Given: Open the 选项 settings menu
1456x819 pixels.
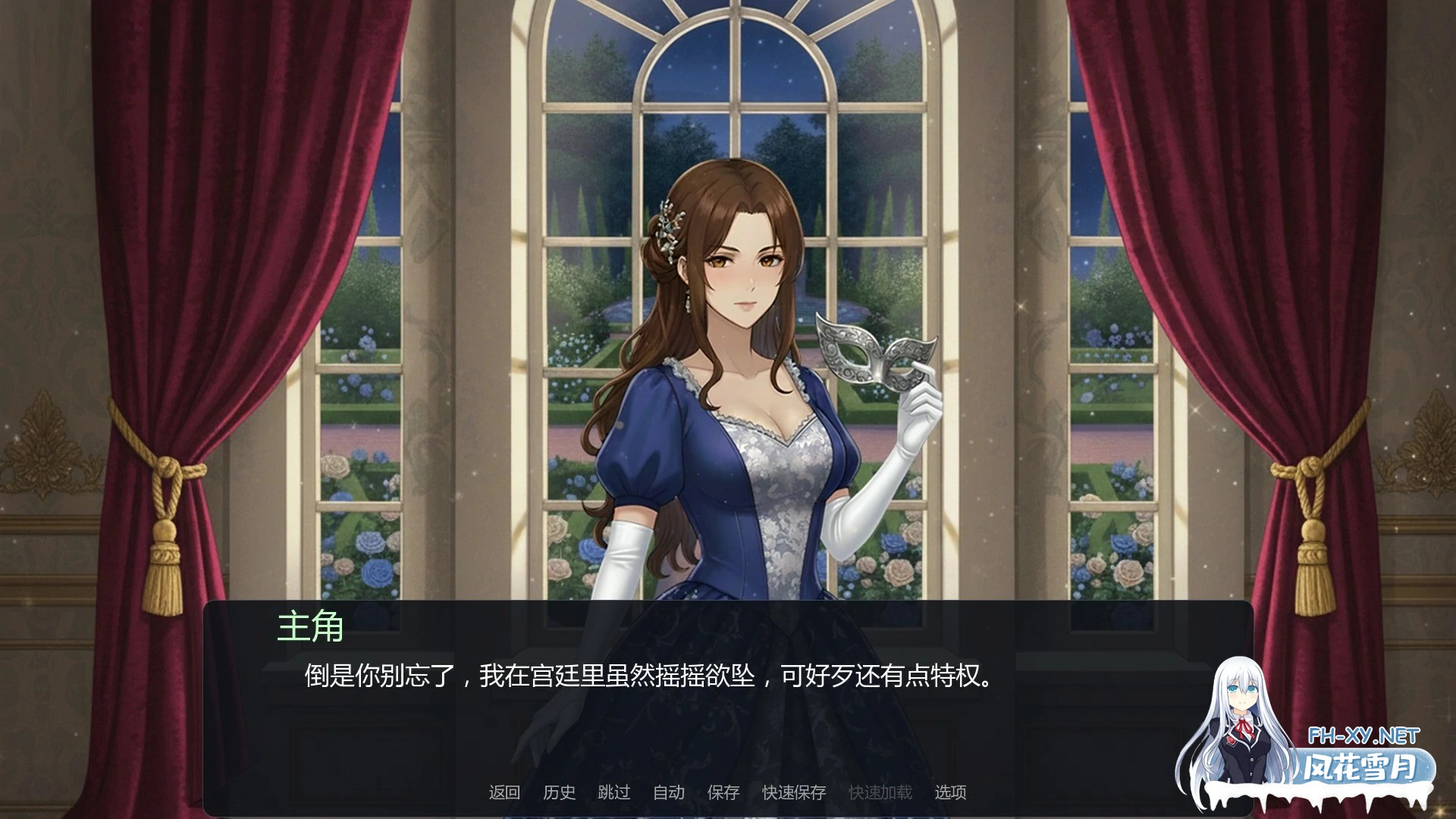Looking at the screenshot, I should tap(954, 790).
